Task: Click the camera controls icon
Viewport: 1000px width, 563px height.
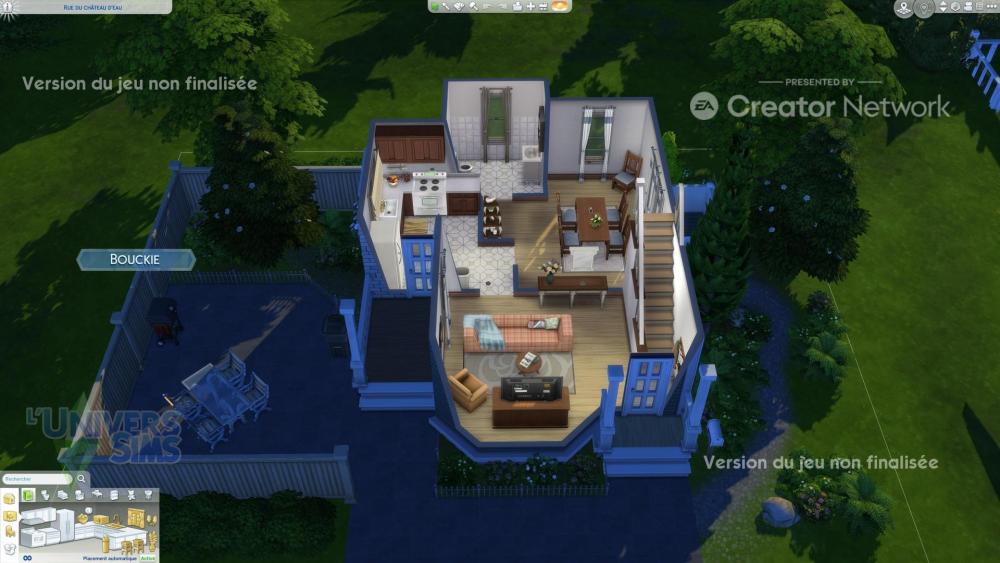Action: click(x=968, y=7)
